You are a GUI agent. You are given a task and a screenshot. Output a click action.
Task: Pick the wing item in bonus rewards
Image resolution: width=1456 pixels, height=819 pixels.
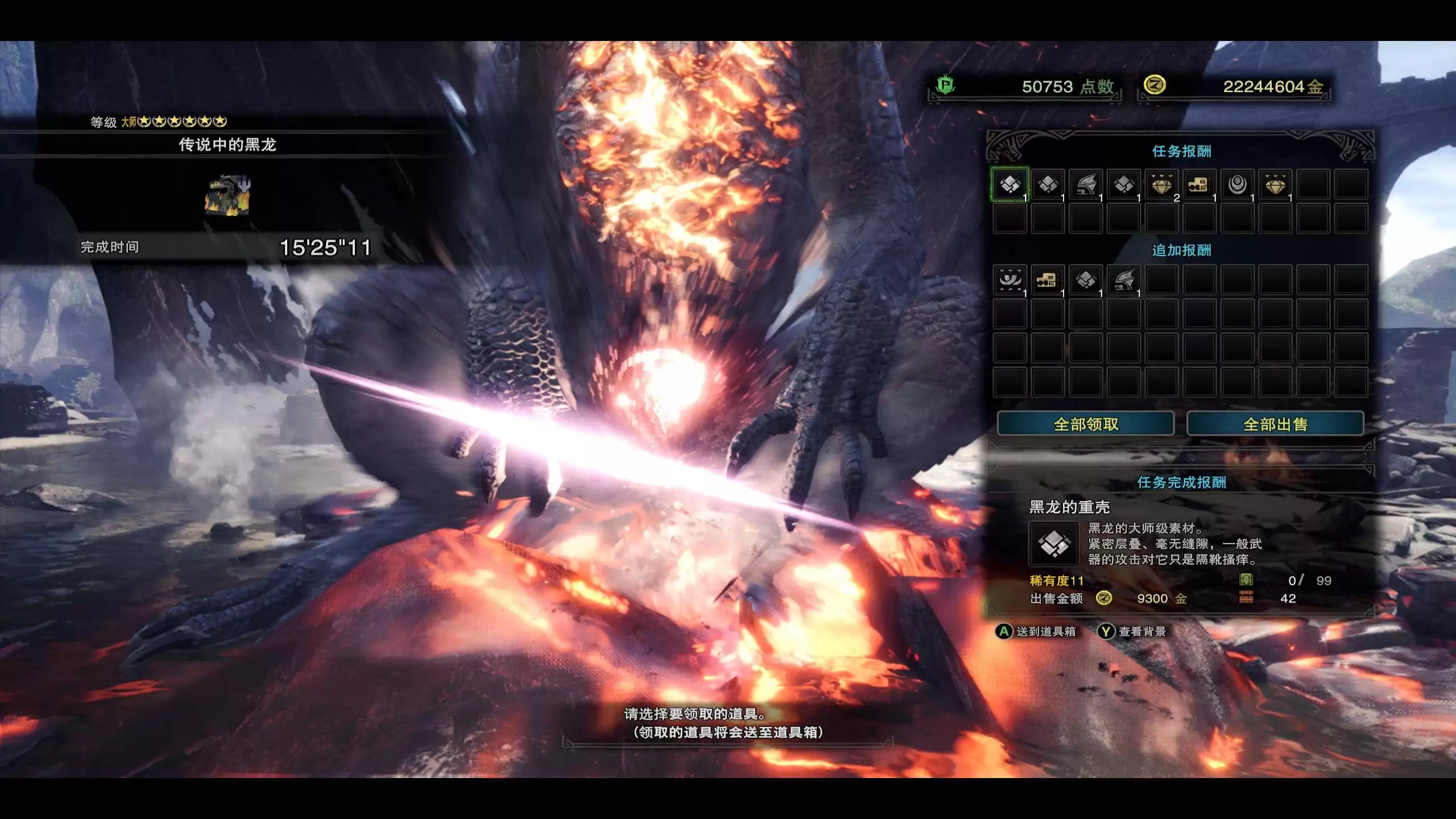(x=1124, y=280)
